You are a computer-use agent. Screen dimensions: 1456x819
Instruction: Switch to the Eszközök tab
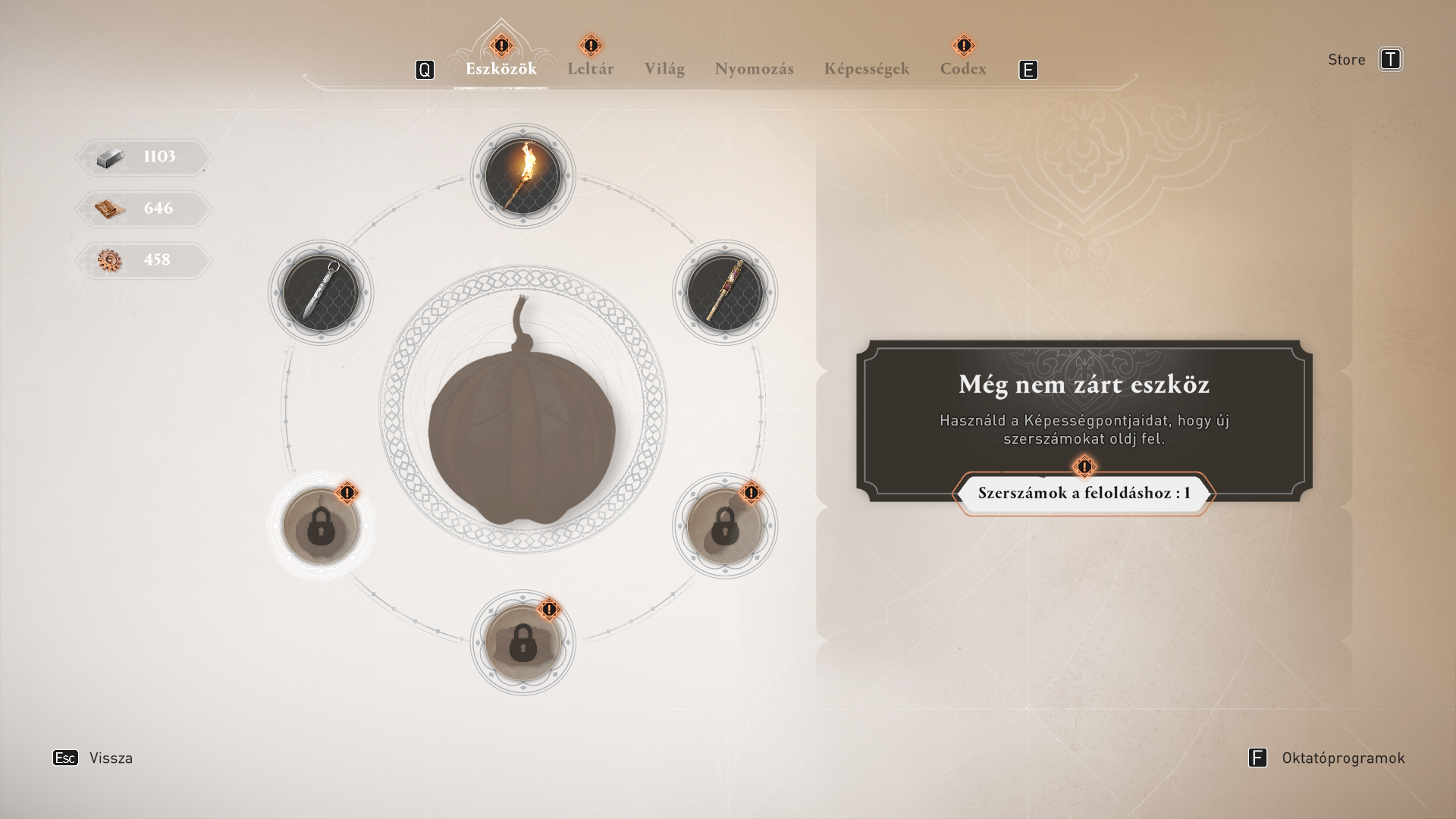point(500,69)
